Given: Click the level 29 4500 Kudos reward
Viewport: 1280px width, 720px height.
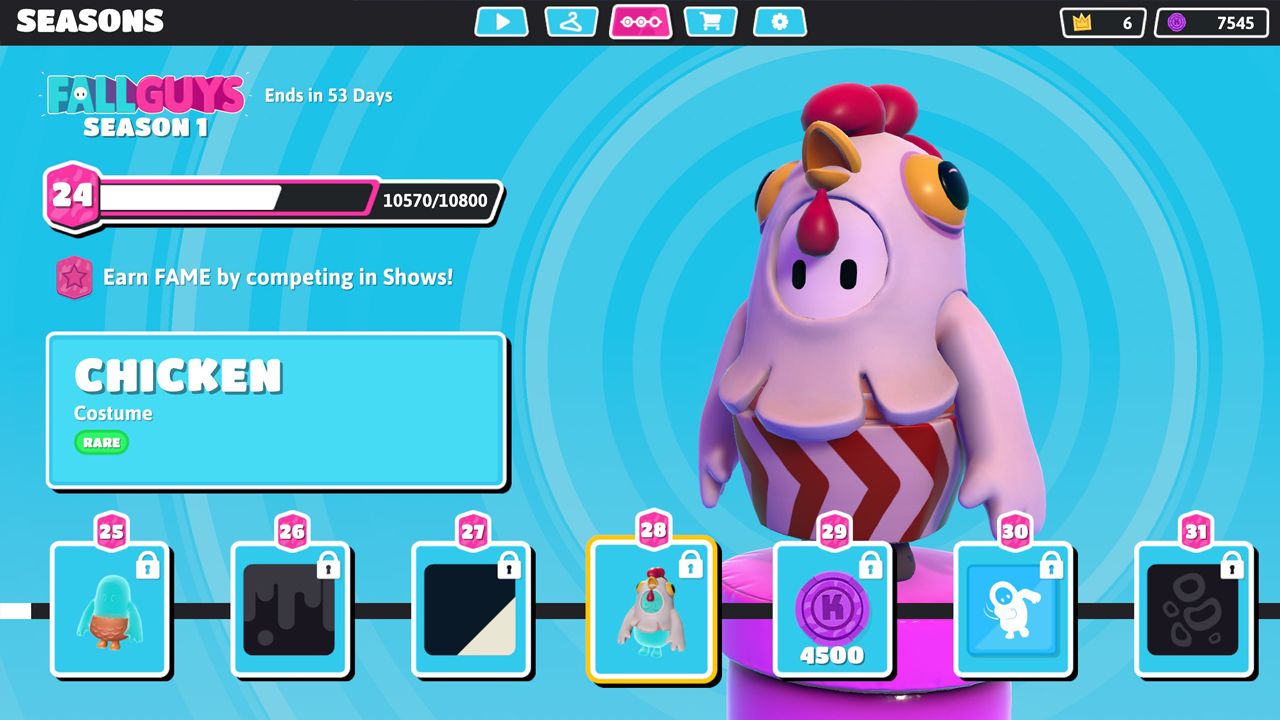Looking at the screenshot, I should point(833,609).
